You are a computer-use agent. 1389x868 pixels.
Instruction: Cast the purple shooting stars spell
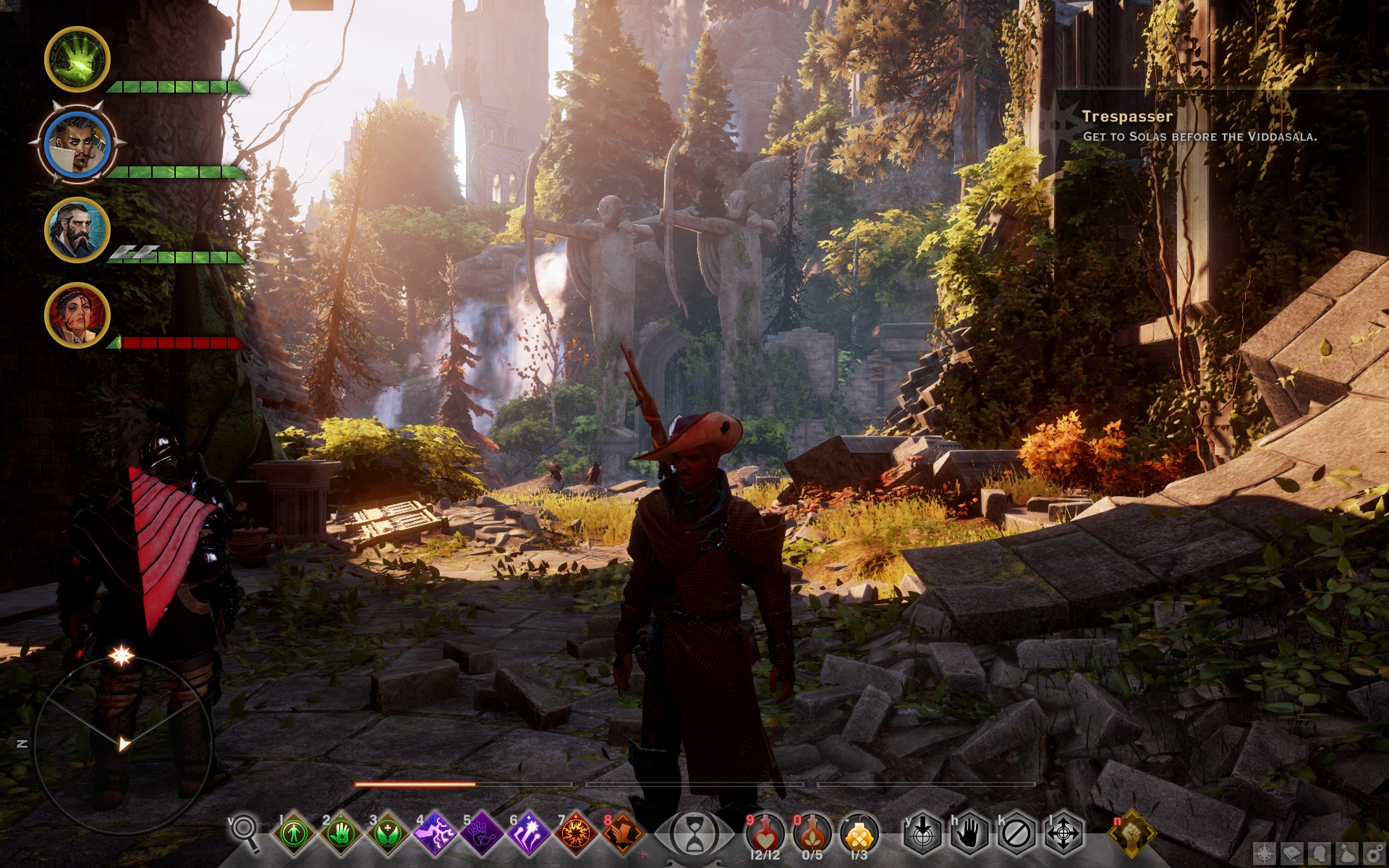click(x=529, y=834)
